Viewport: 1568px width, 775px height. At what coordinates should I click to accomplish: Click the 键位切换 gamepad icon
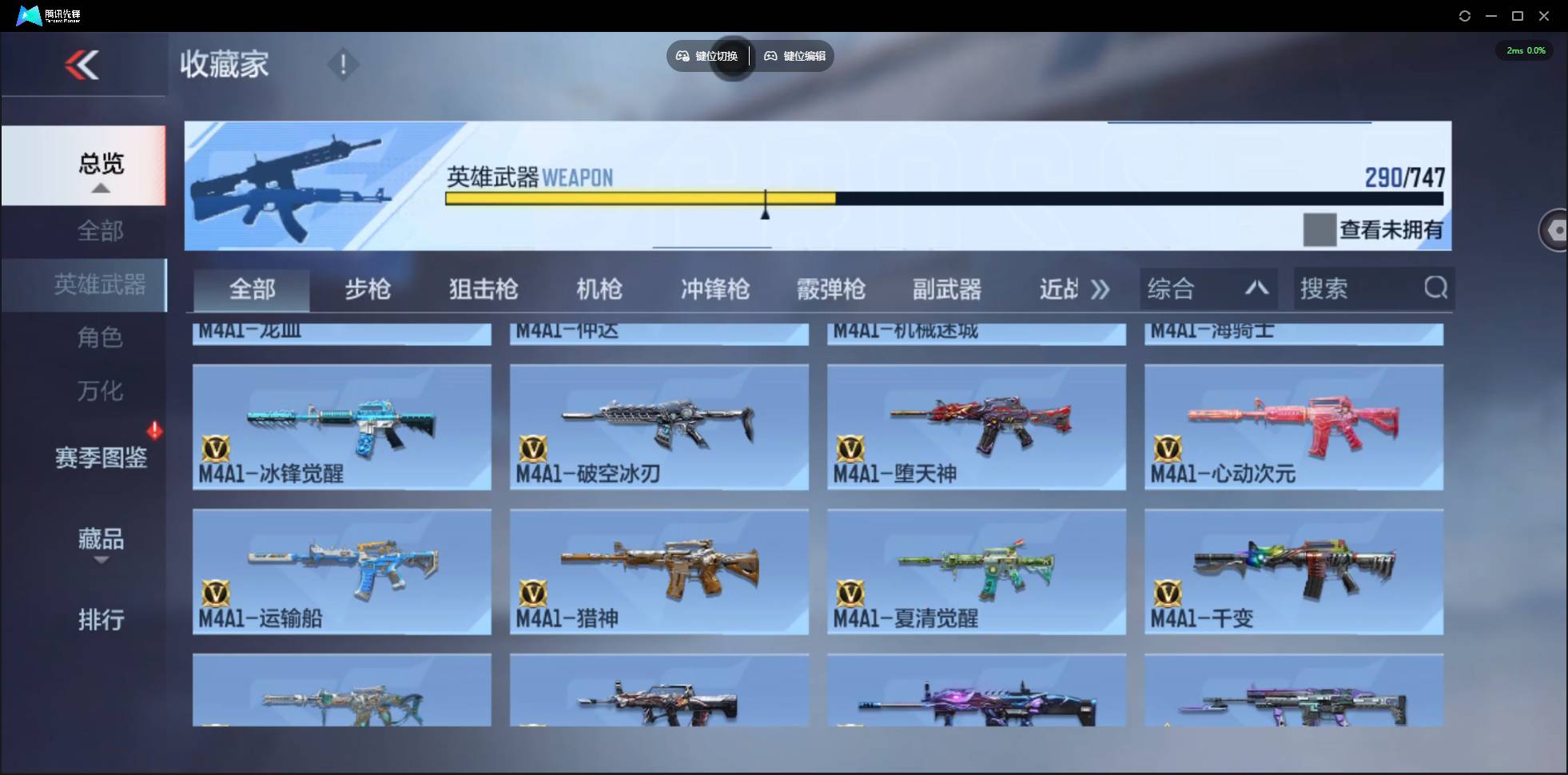point(683,56)
